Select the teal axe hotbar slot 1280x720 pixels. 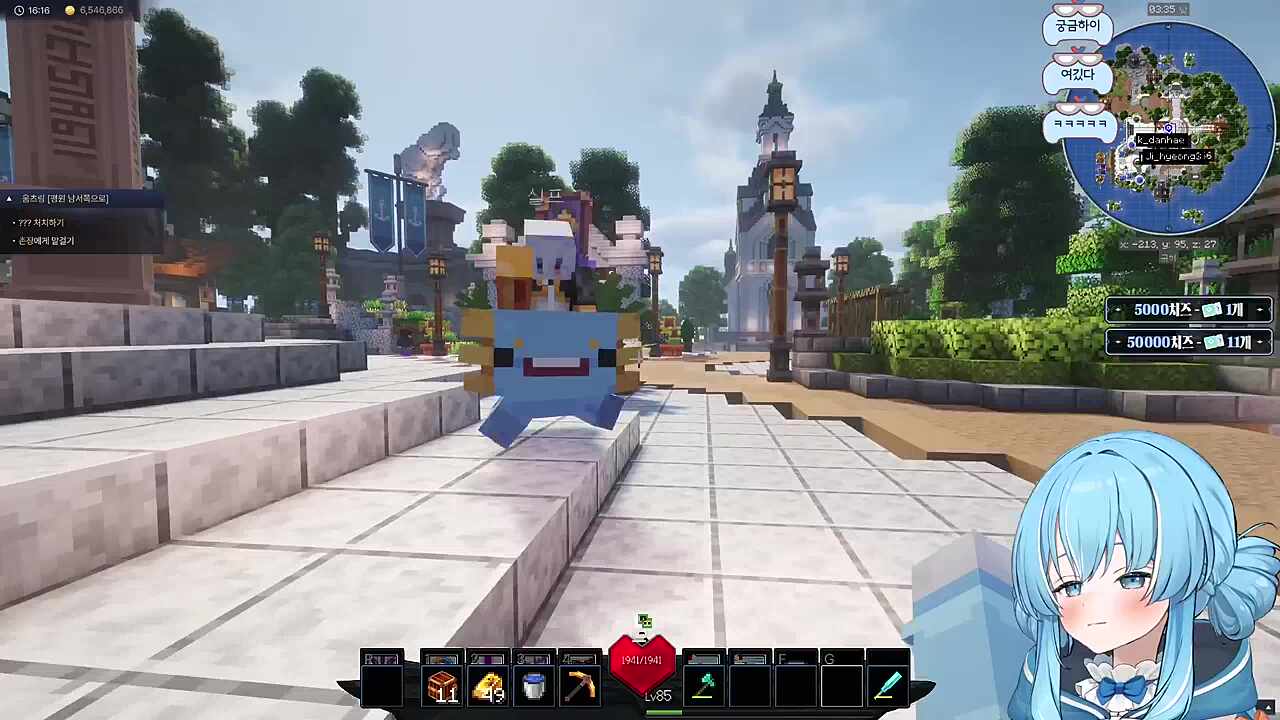click(704, 686)
